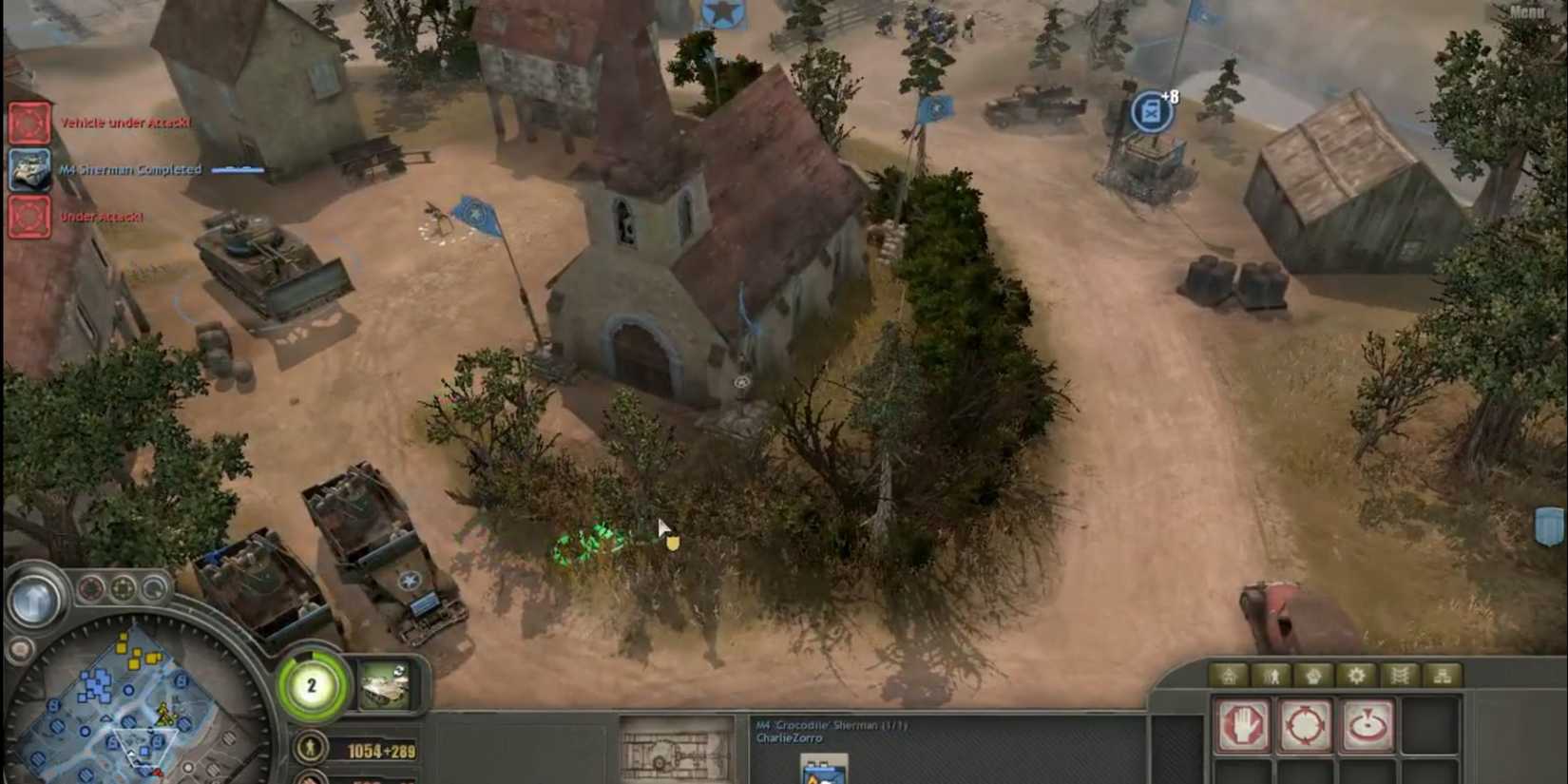Click the infantry icon in the command panel
Screen dimensions: 1568x784
(x=1273, y=676)
